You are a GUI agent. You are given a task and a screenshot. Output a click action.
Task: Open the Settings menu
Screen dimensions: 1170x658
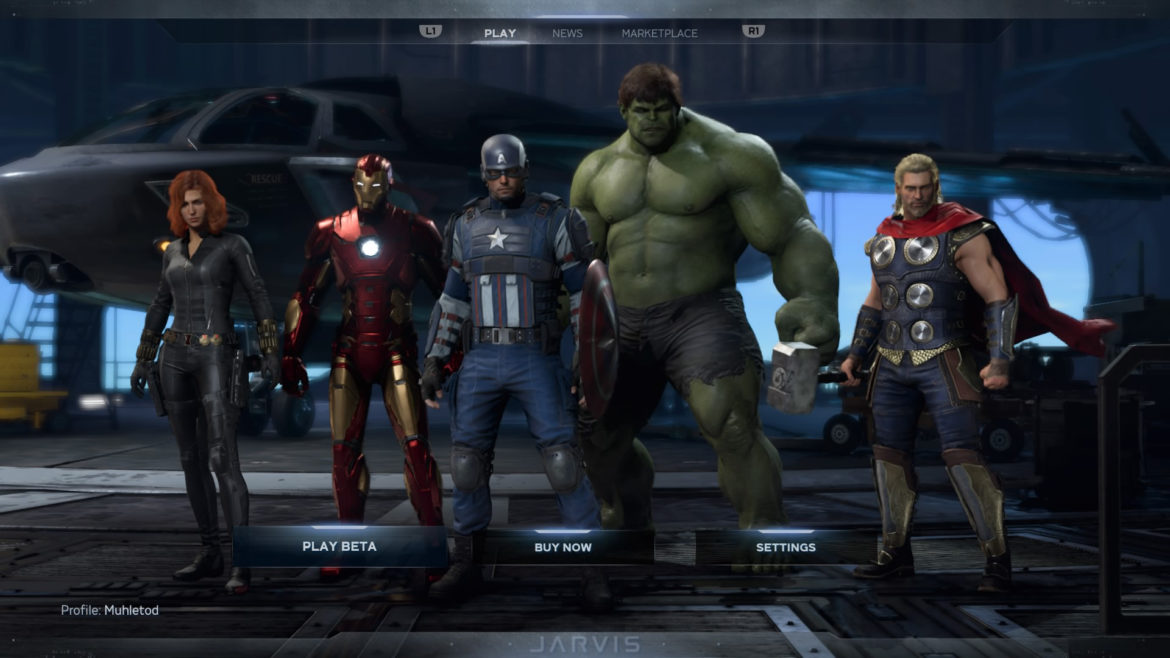pos(785,547)
